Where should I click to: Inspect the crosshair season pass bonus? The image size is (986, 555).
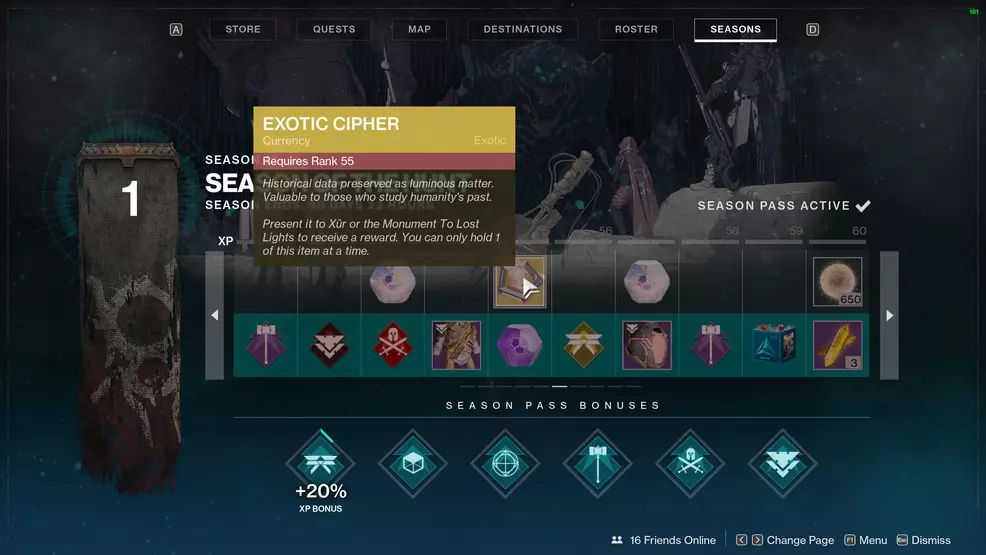coord(505,463)
